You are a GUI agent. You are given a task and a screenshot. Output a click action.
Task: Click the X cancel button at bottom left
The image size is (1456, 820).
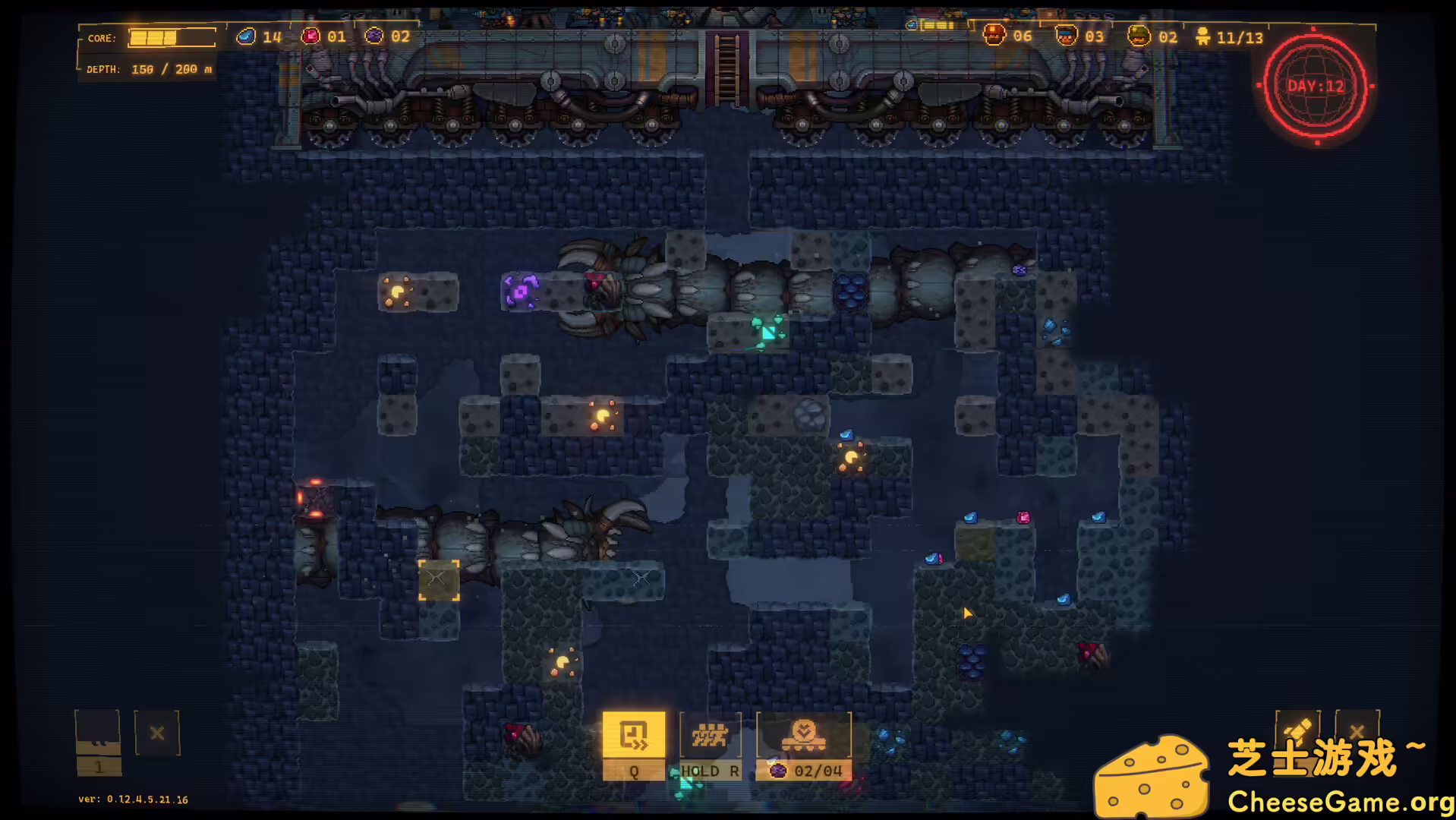(x=157, y=733)
